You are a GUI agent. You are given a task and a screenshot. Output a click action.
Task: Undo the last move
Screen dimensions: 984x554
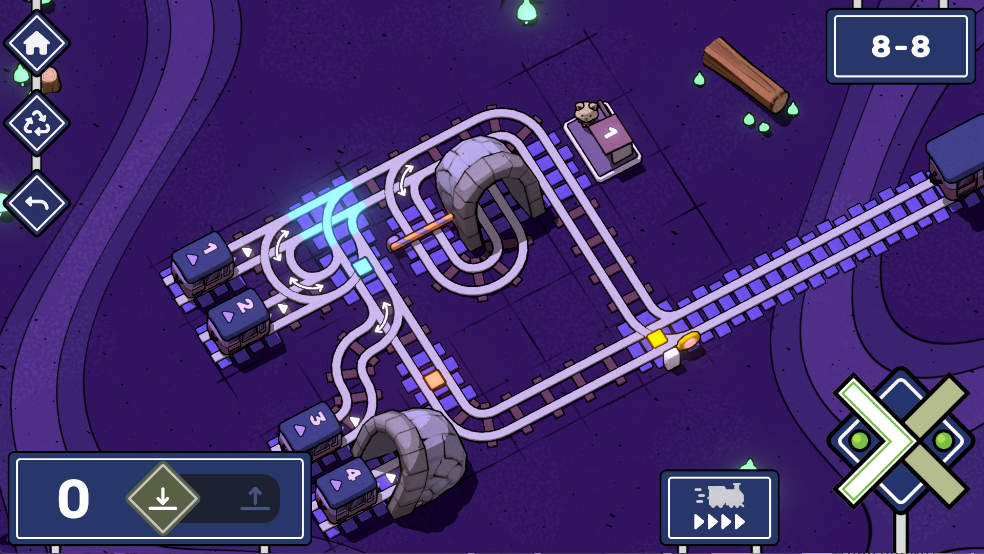click(37, 203)
